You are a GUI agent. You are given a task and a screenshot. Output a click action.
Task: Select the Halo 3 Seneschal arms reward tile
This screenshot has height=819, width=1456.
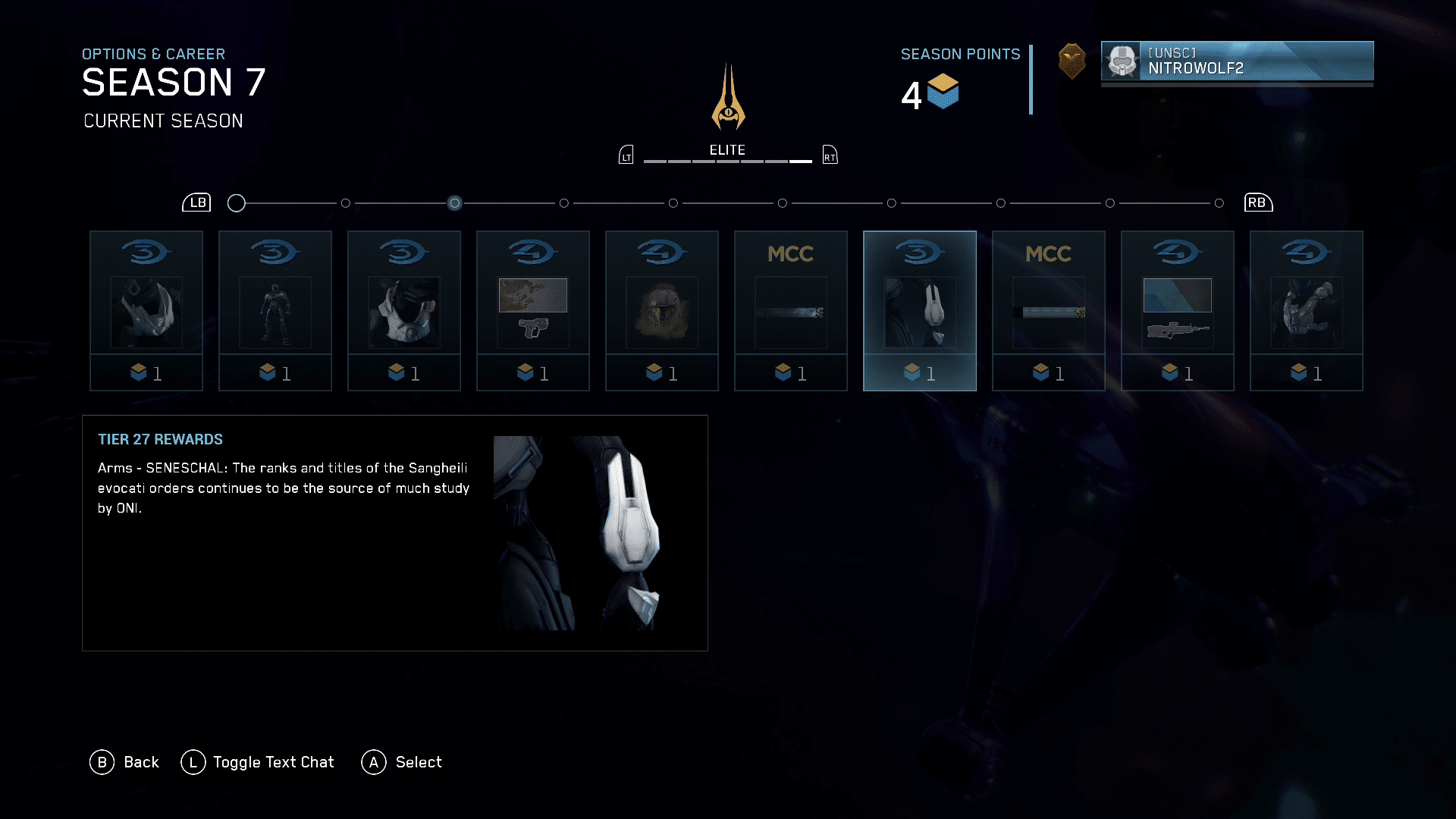pyautogui.click(x=920, y=311)
